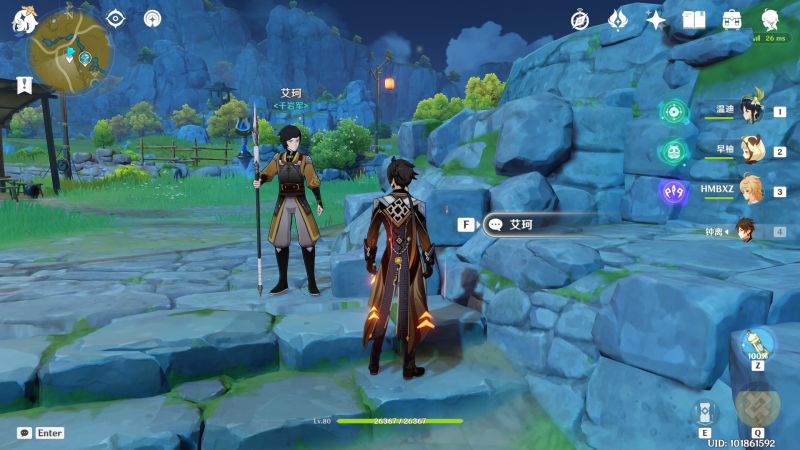Open the four-pointed star wish icon
The width and height of the screenshot is (800, 450).
pyautogui.click(x=656, y=19)
